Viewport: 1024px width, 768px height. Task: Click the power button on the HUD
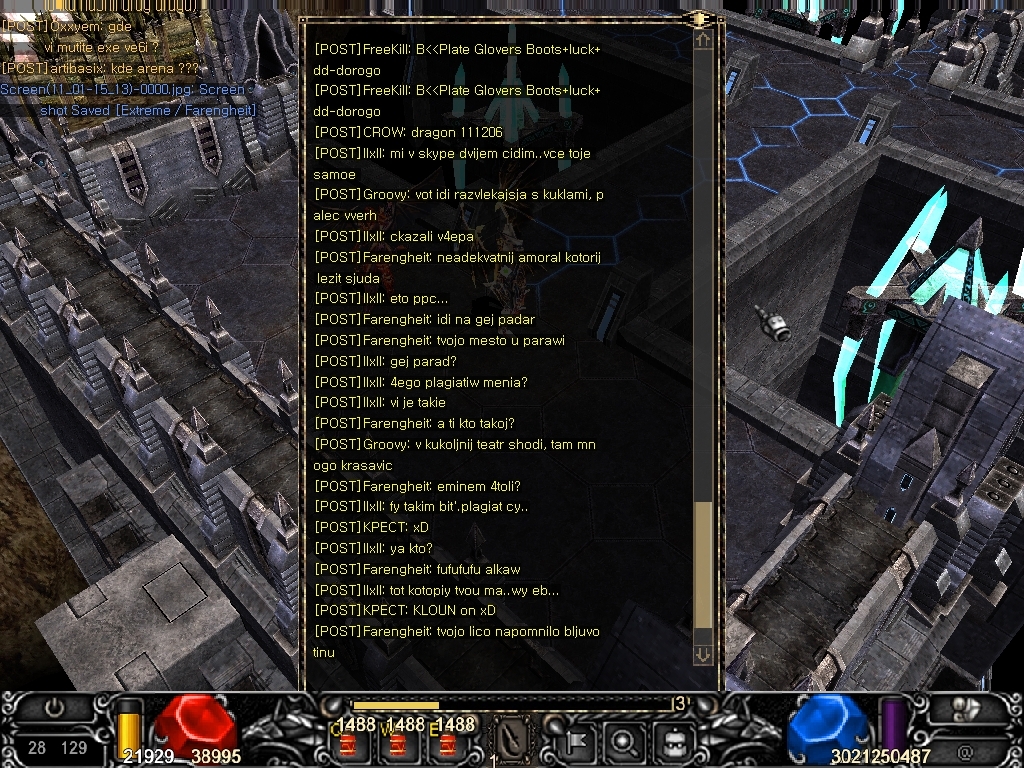54,707
